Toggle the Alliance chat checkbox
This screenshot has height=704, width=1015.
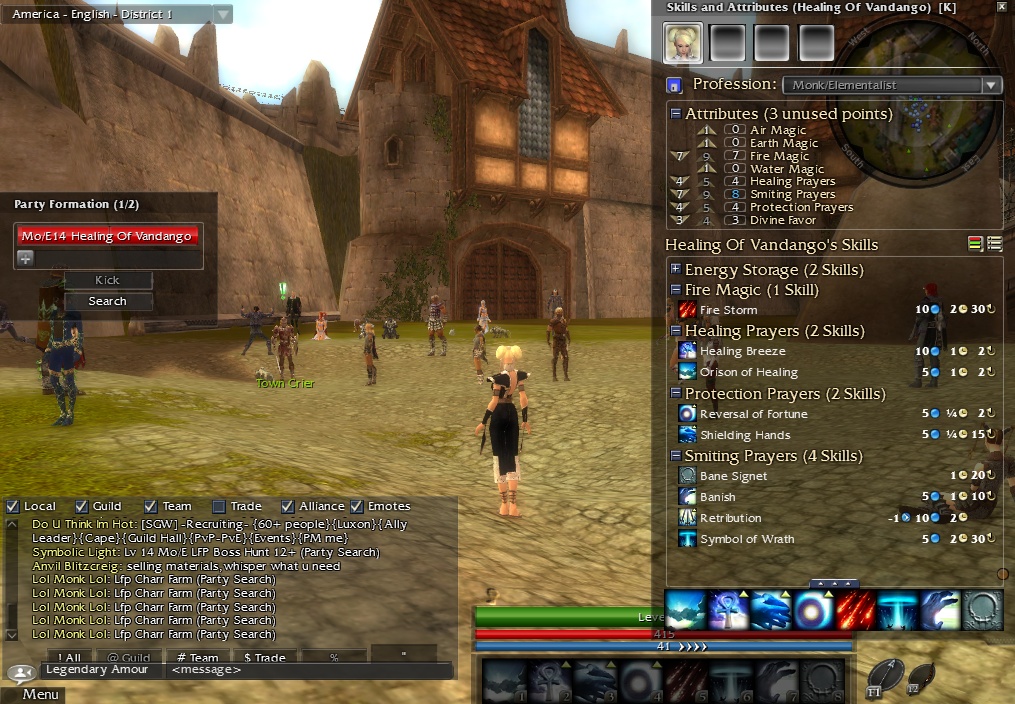(x=288, y=506)
